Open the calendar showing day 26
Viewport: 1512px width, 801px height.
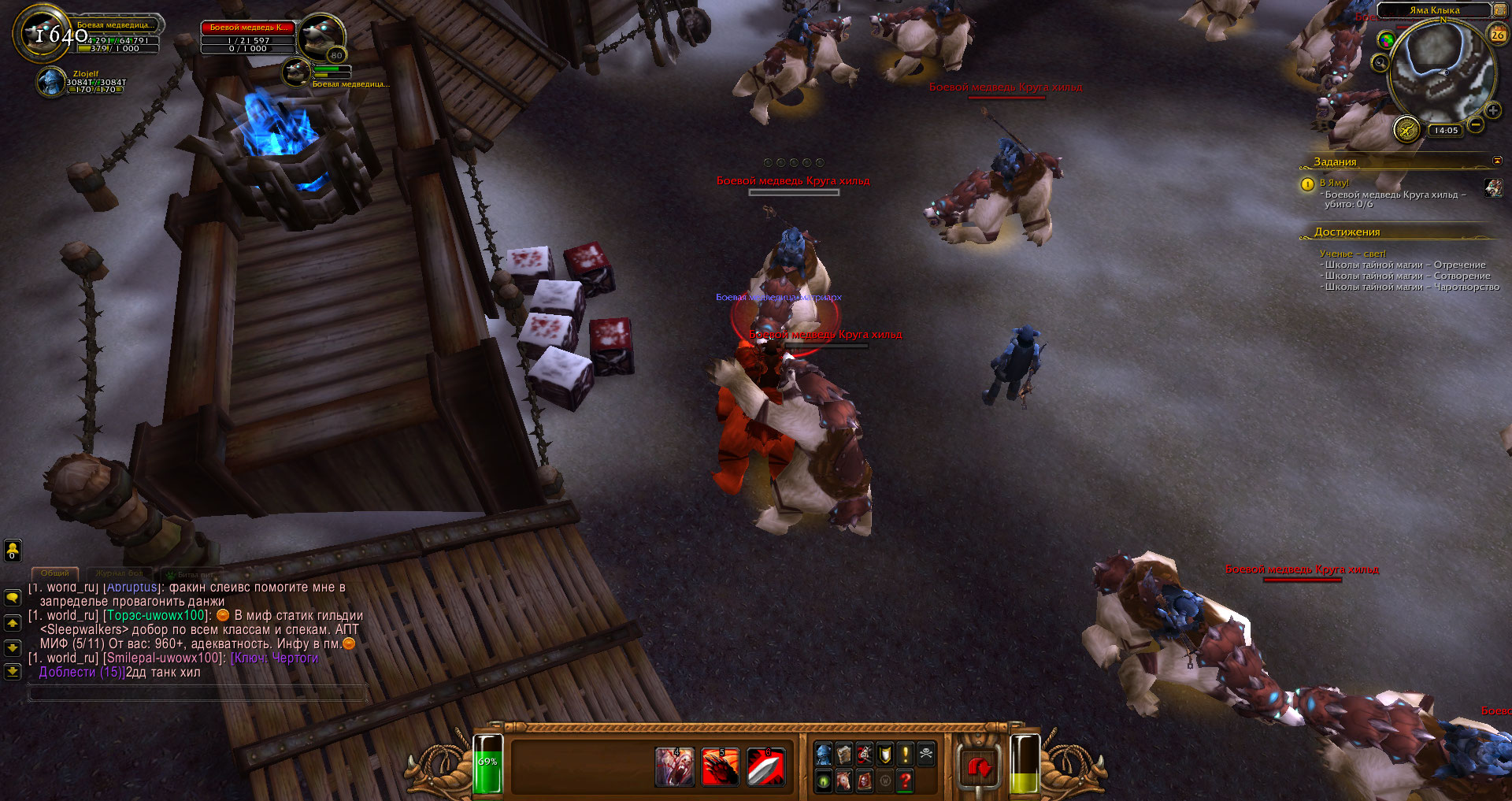(x=1497, y=34)
